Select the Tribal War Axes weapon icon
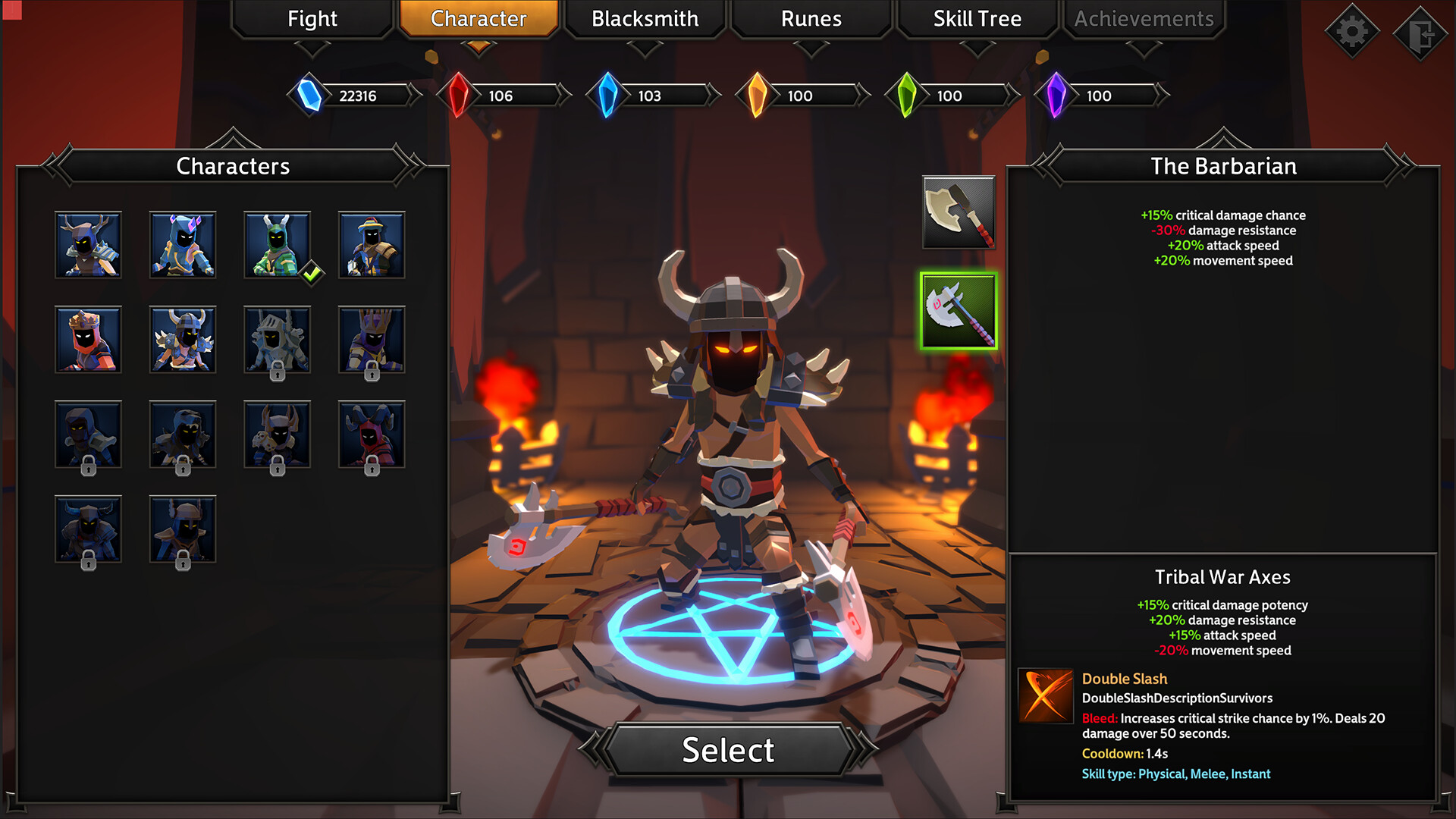Screen dimensions: 1456x819 coord(958,311)
